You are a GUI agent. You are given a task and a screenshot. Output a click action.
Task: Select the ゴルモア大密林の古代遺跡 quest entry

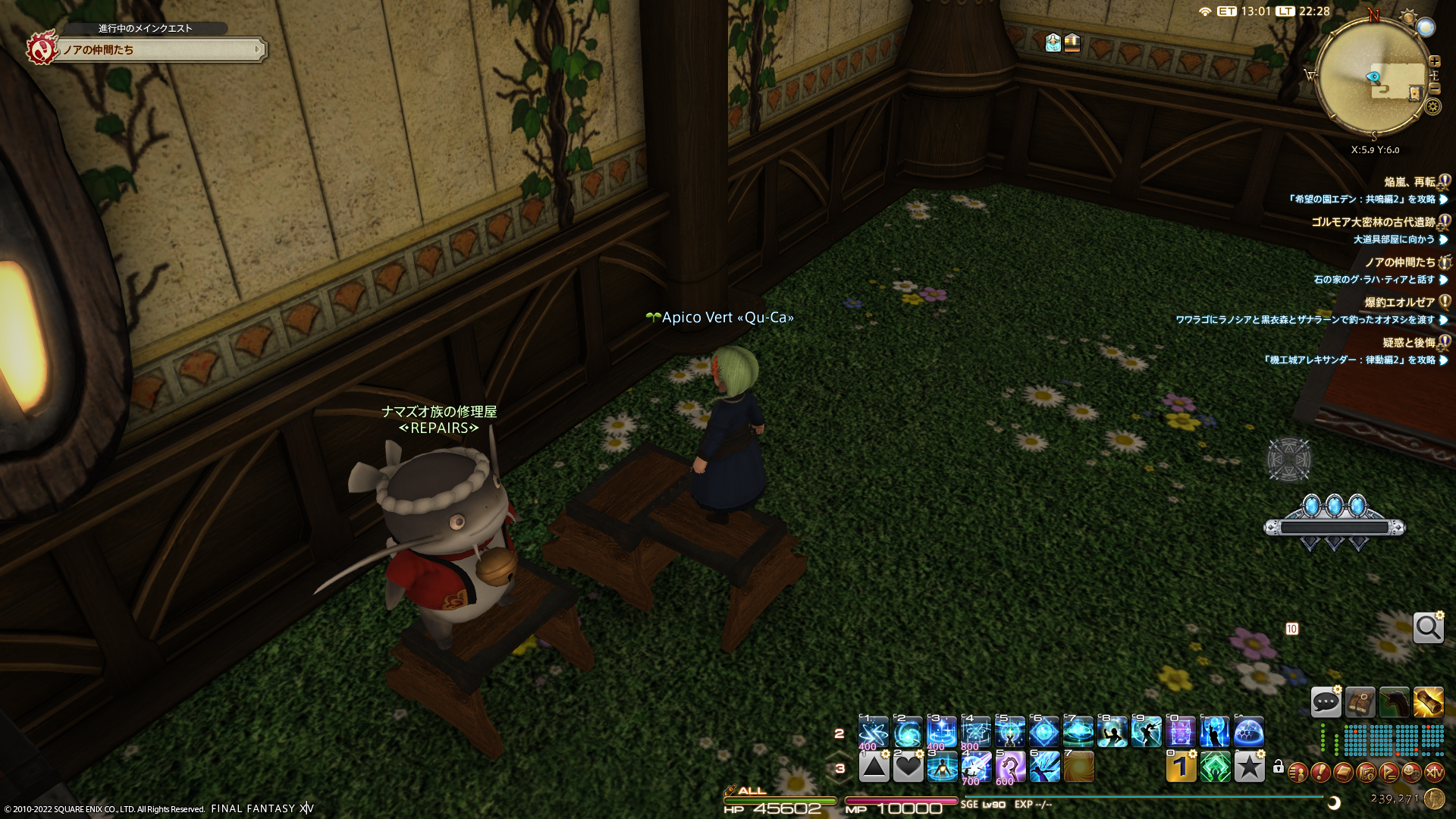[1373, 222]
